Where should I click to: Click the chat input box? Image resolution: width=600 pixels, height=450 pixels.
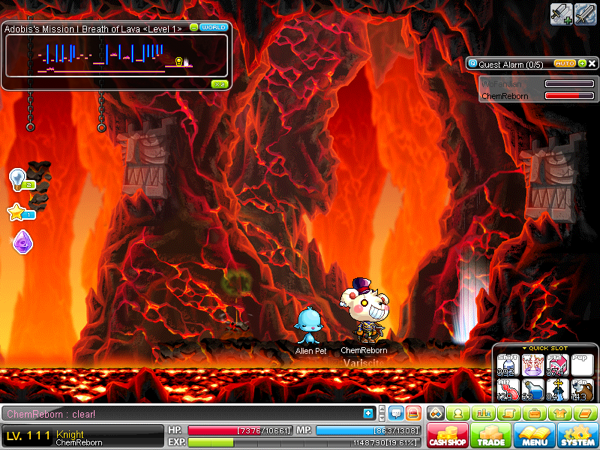point(180,413)
